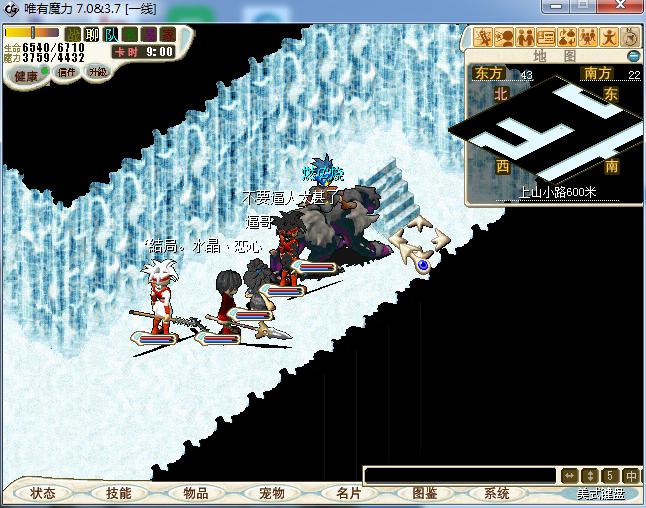Open the 信件 mail button
646x508 pixels.
pos(67,72)
